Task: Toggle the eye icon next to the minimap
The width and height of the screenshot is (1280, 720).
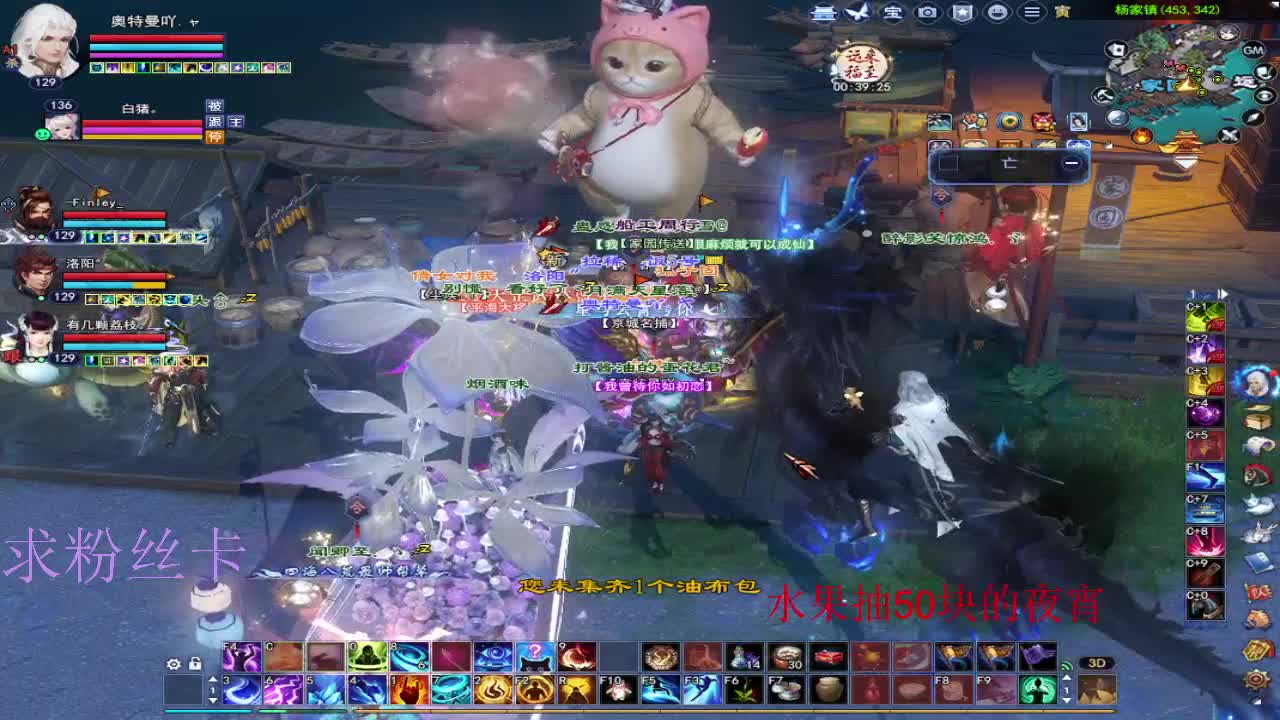Action: click(x=1266, y=93)
